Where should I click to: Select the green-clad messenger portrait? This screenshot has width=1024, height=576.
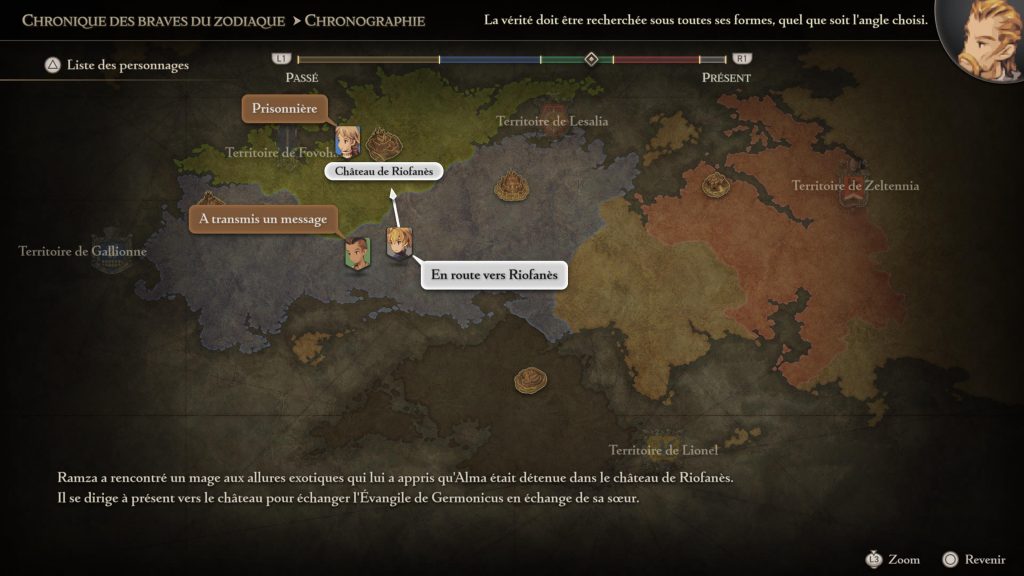pos(357,254)
